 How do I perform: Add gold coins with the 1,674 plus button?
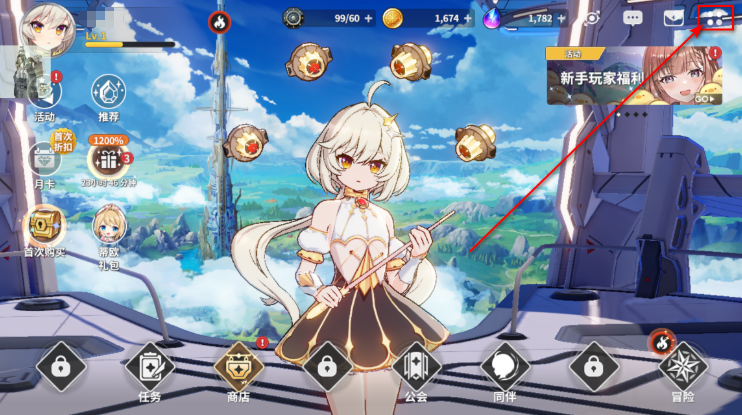467,17
